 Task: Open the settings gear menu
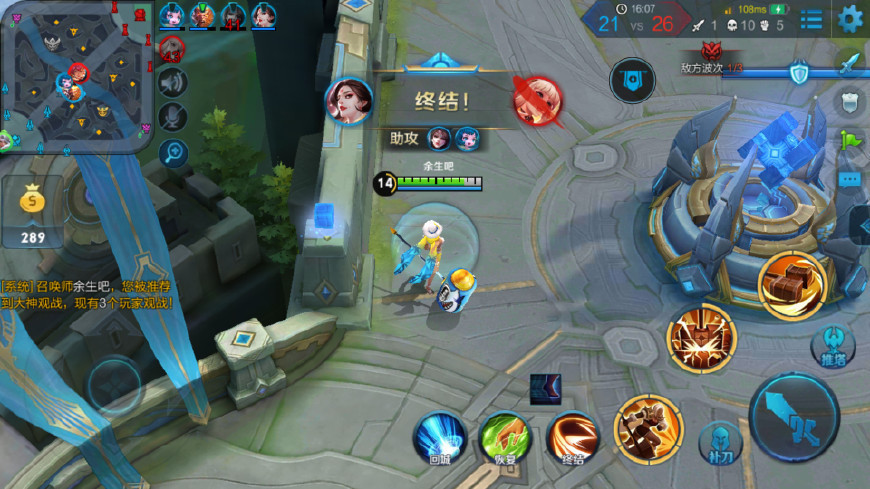point(850,18)
